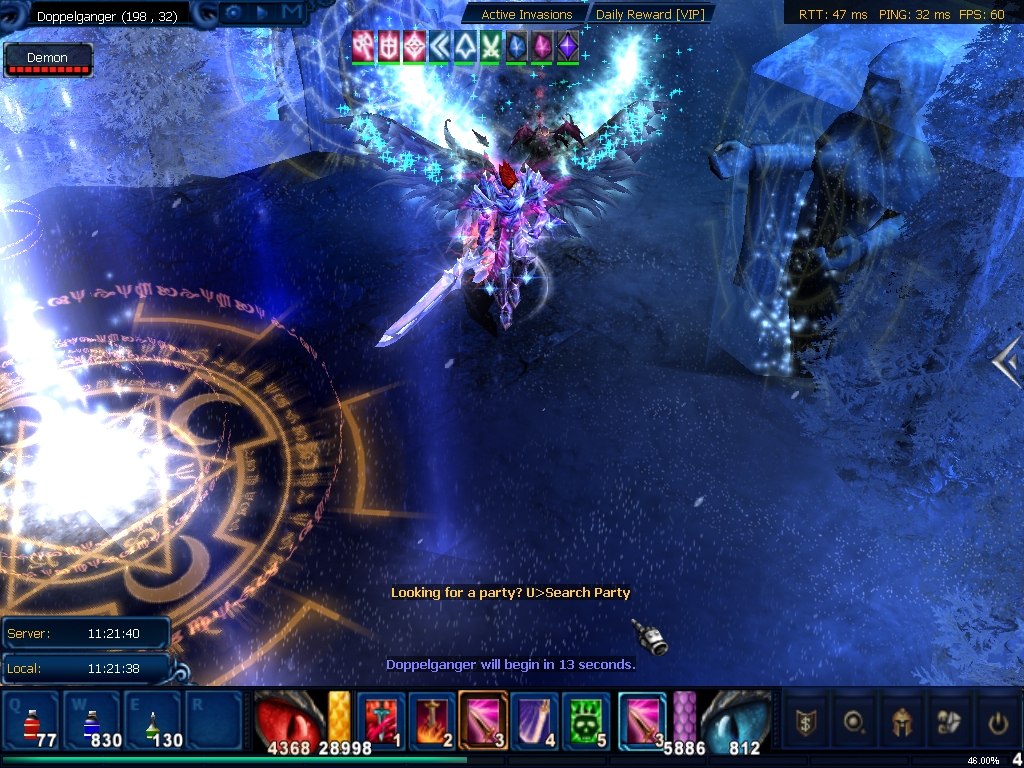Image resolution: width=1024 pixels, height=768 pixels.
Task: Open the shop dollar shield button
Action: (x=805, y=721)
